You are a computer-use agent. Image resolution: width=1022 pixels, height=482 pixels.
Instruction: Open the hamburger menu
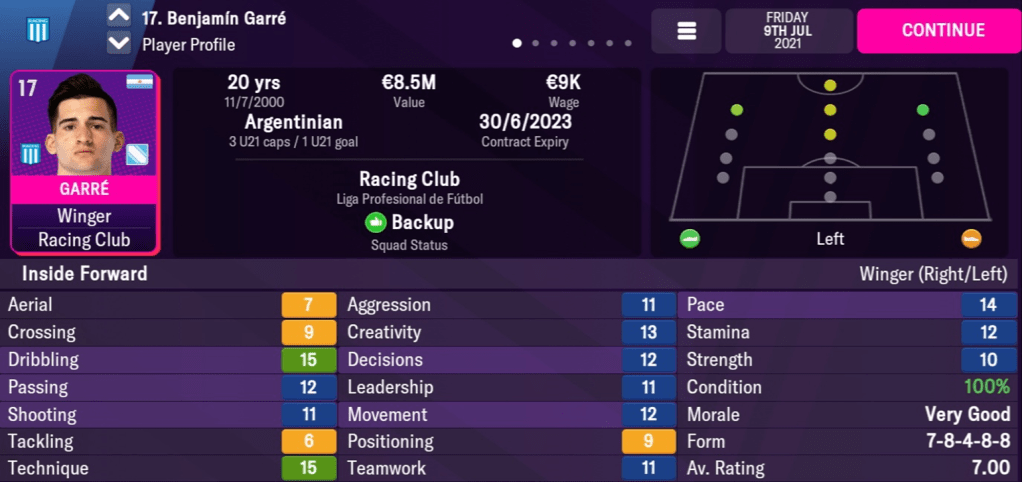pyautogui.click(x=686, y=31)
